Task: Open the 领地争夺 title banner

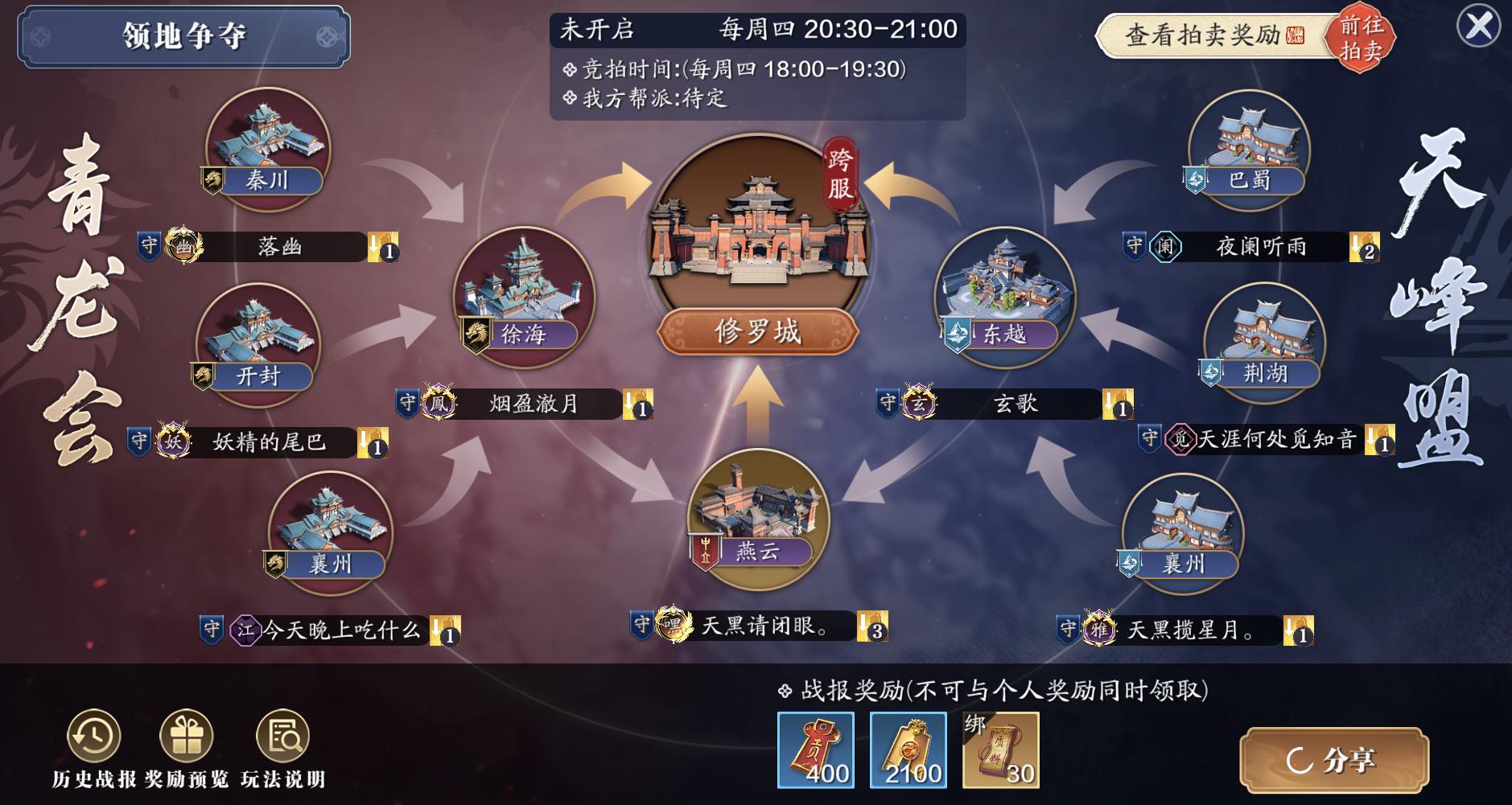Action: coord(183,34)
